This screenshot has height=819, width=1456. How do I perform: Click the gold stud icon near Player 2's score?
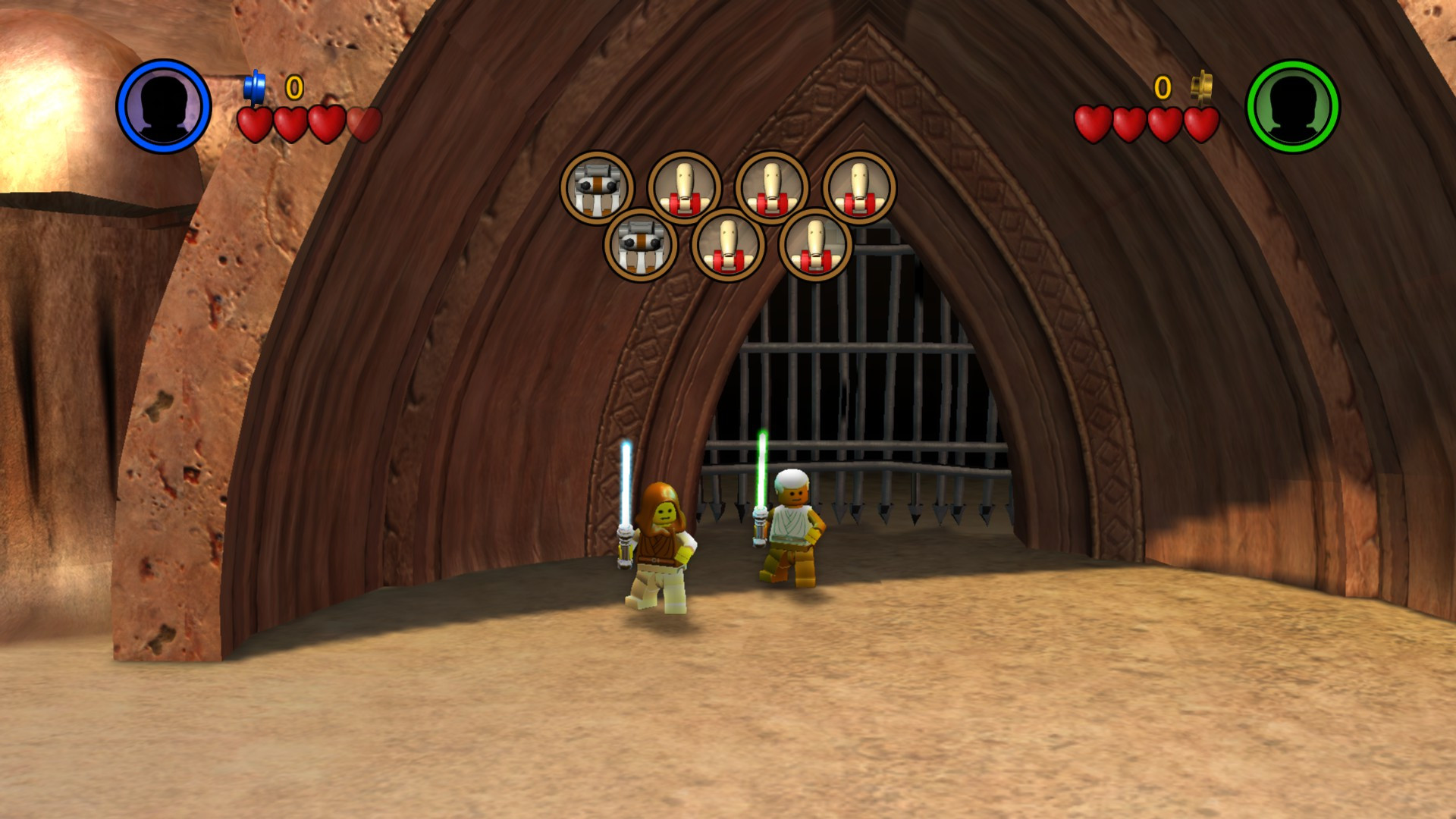click(x=1200, y=87)
